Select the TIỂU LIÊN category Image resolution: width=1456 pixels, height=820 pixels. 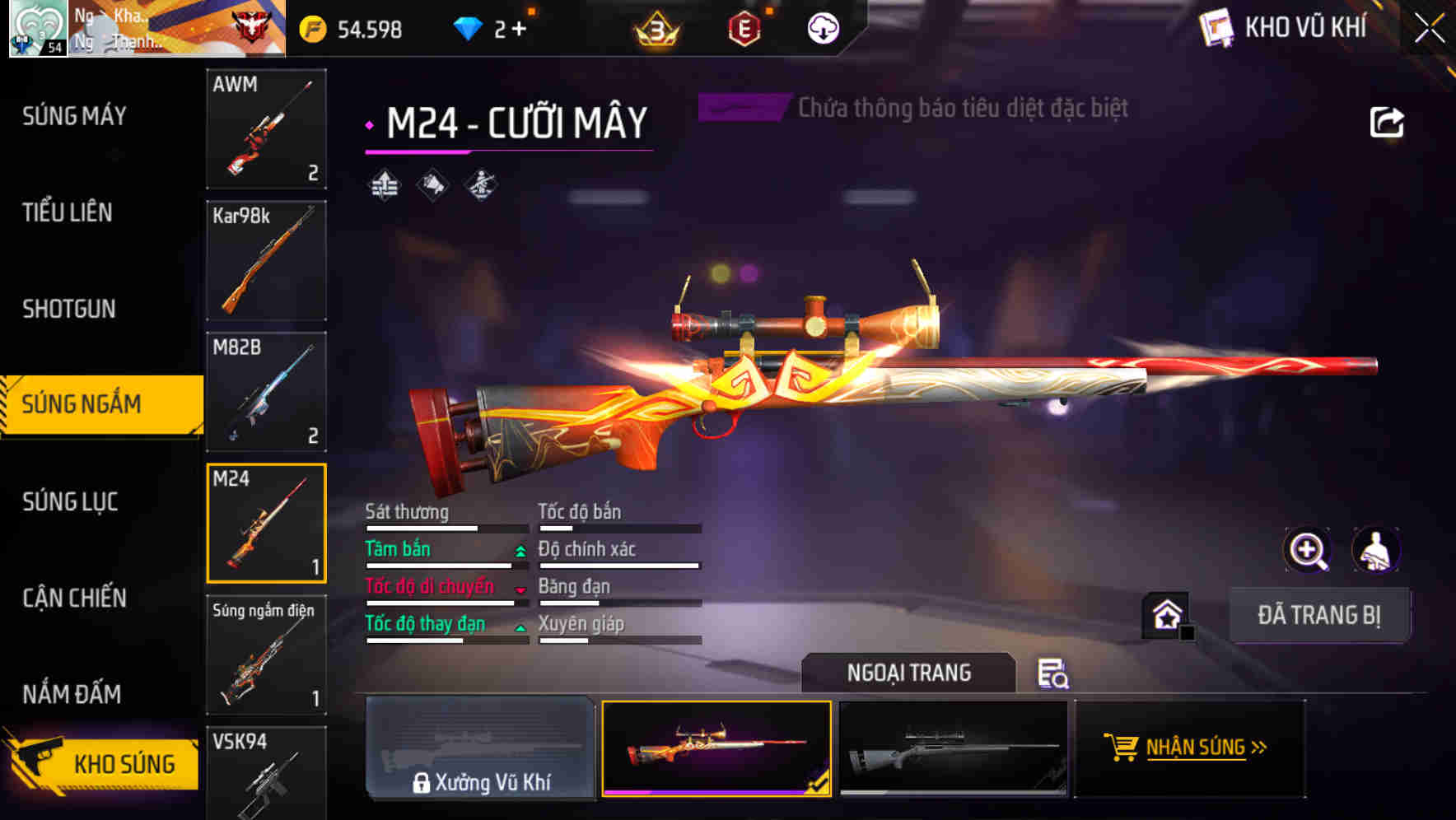[68, 212]
